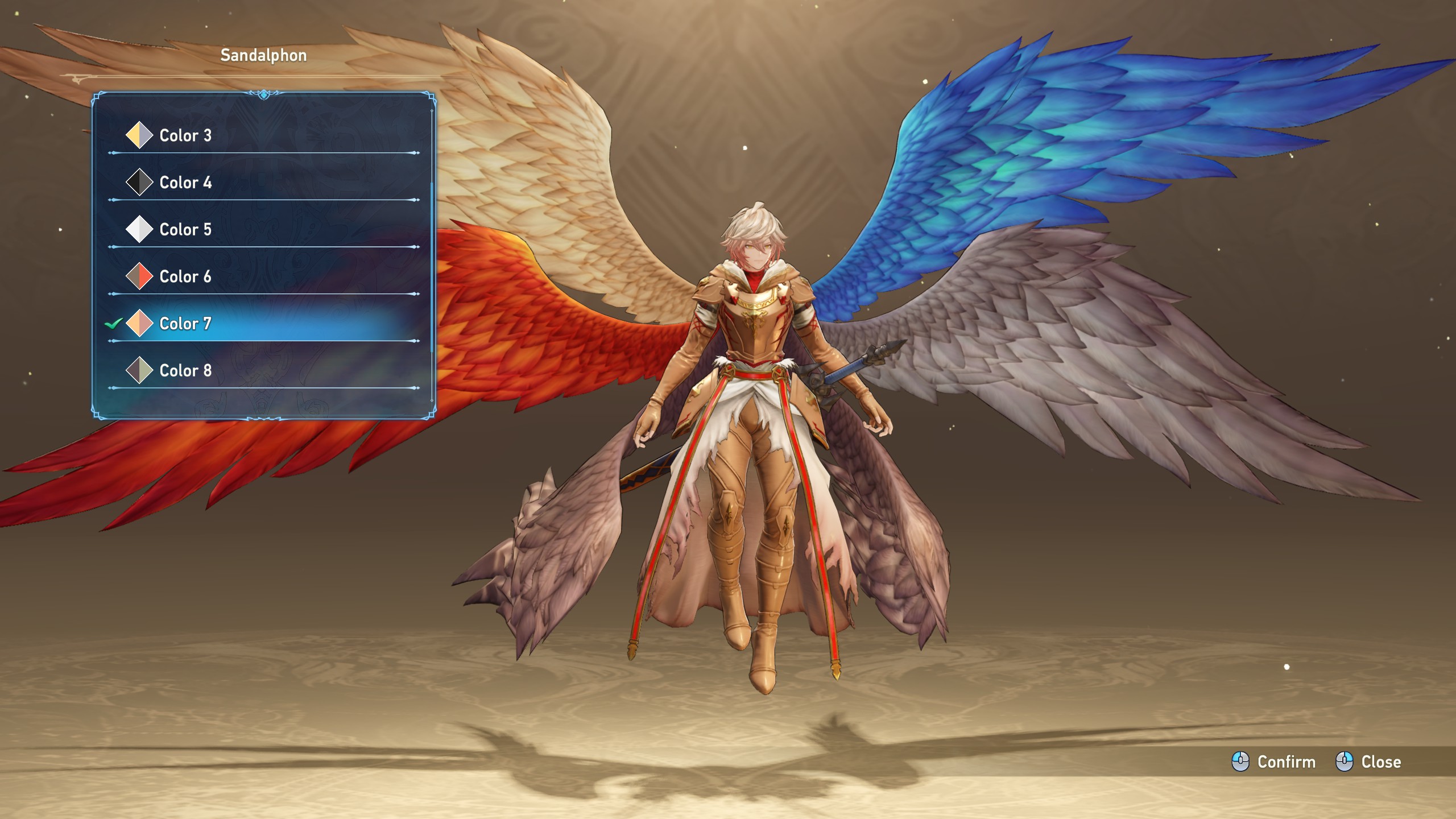Select the Color 3 palette option
This screenshot has width=1456, height=819.
click(x=185, y=135)
